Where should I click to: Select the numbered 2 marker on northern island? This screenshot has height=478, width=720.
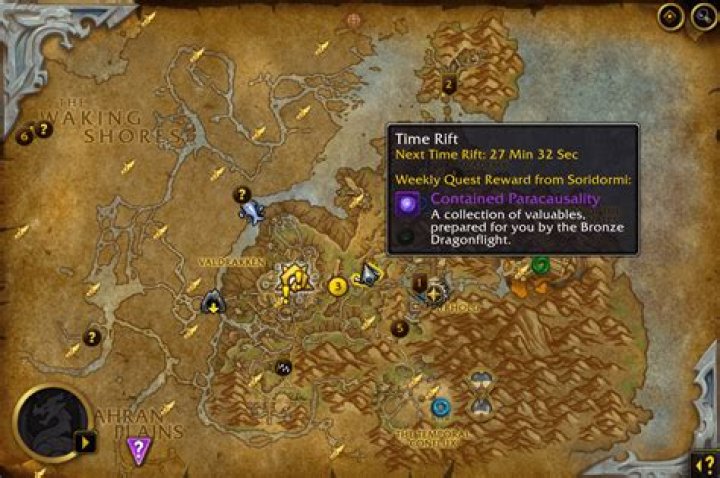pyautogui.click(x=449, y=84)
